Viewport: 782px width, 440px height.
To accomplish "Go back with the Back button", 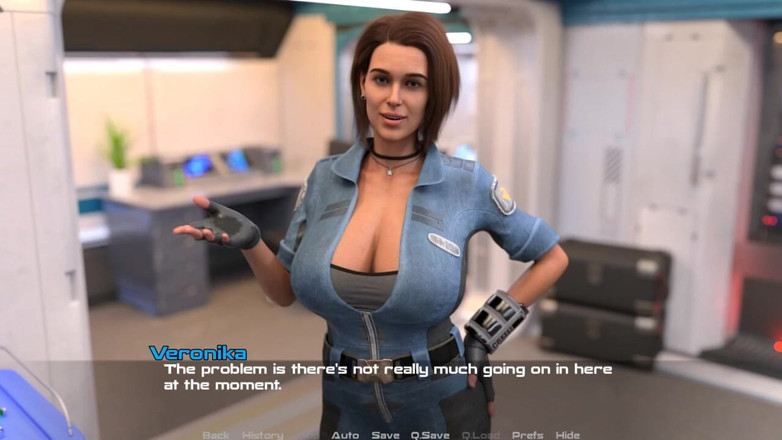I will pyautogui.click(x=215, y=435).
